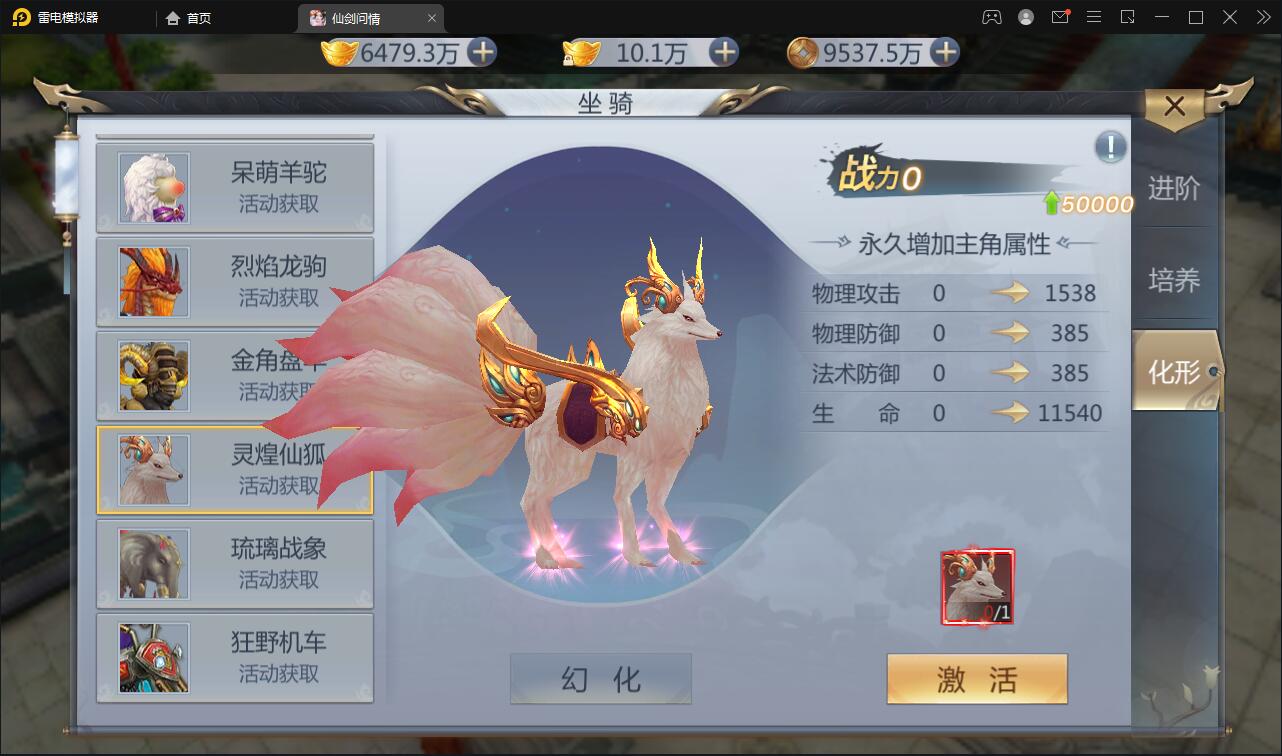Expand the emulator titlebar overflow chevron
Screen dimensions: 1282x756
point(1262,17)
